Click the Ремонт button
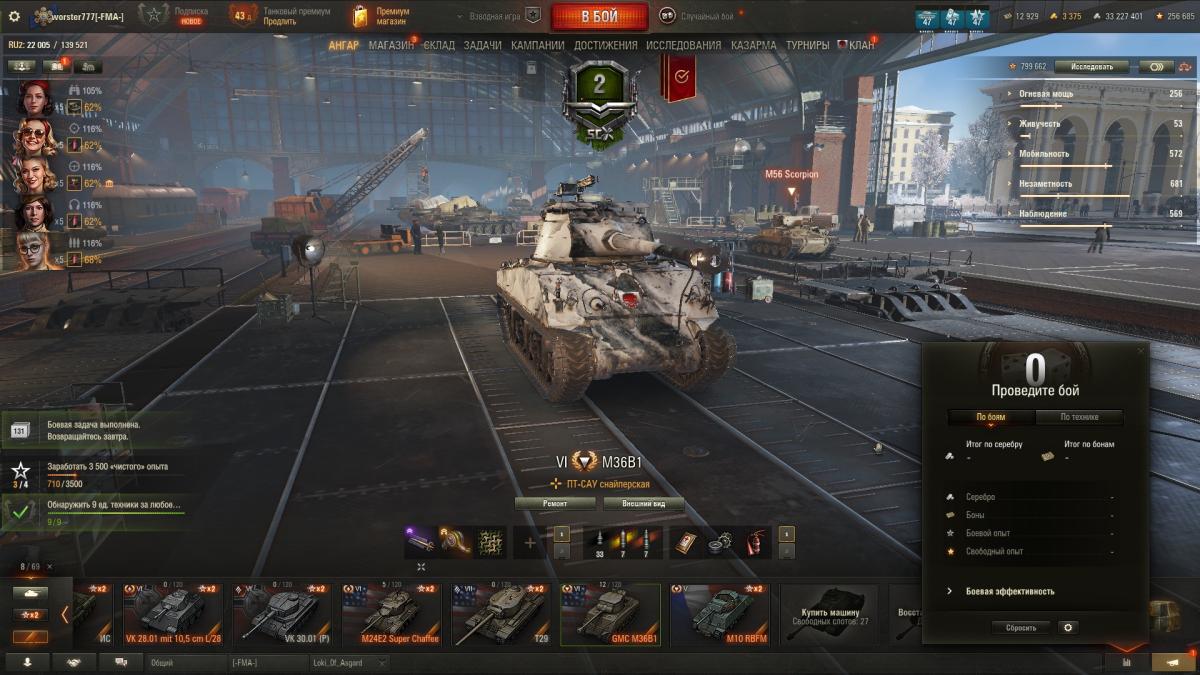This screenshot has width=1200, height=675. [x=555, y=504]
